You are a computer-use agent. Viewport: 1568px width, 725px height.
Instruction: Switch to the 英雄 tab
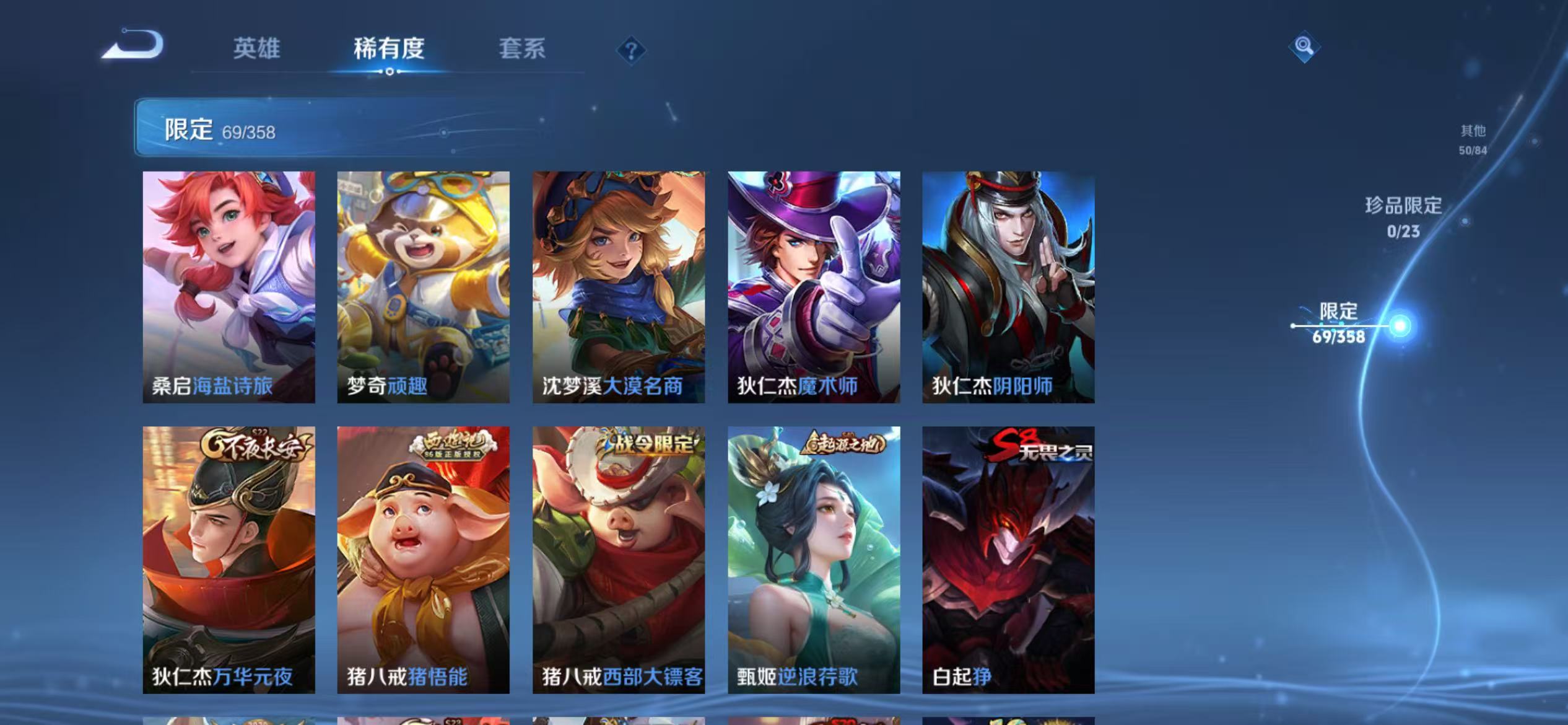[258, 50]
